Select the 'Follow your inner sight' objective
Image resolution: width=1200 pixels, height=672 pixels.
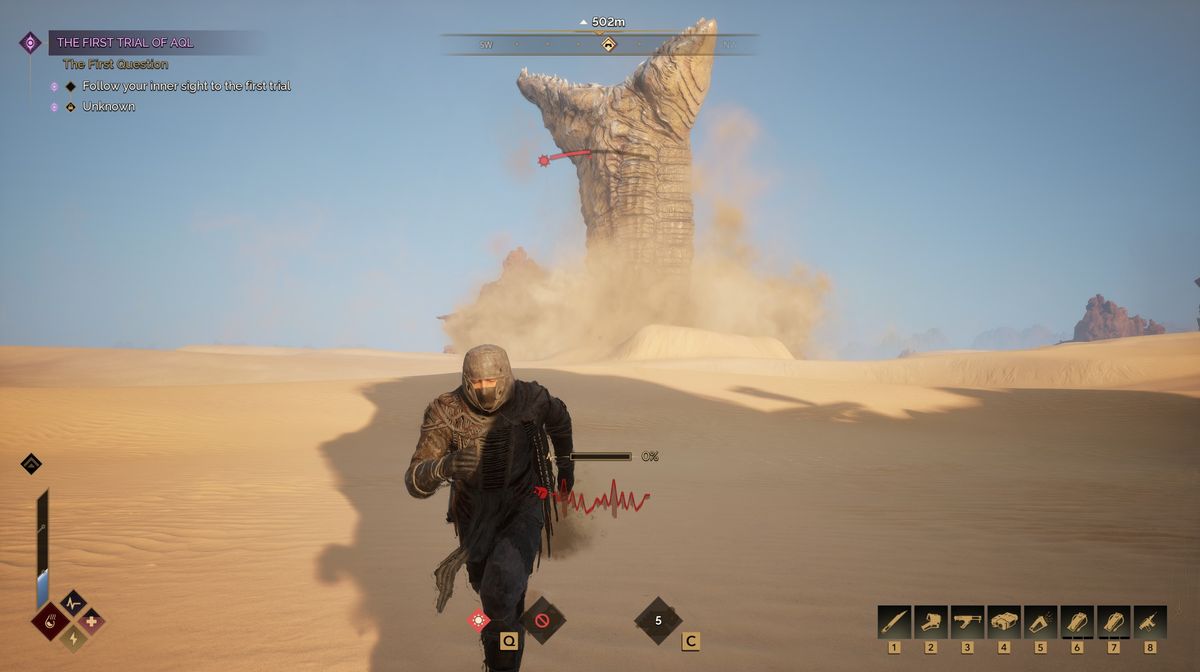tap(186, 86)
